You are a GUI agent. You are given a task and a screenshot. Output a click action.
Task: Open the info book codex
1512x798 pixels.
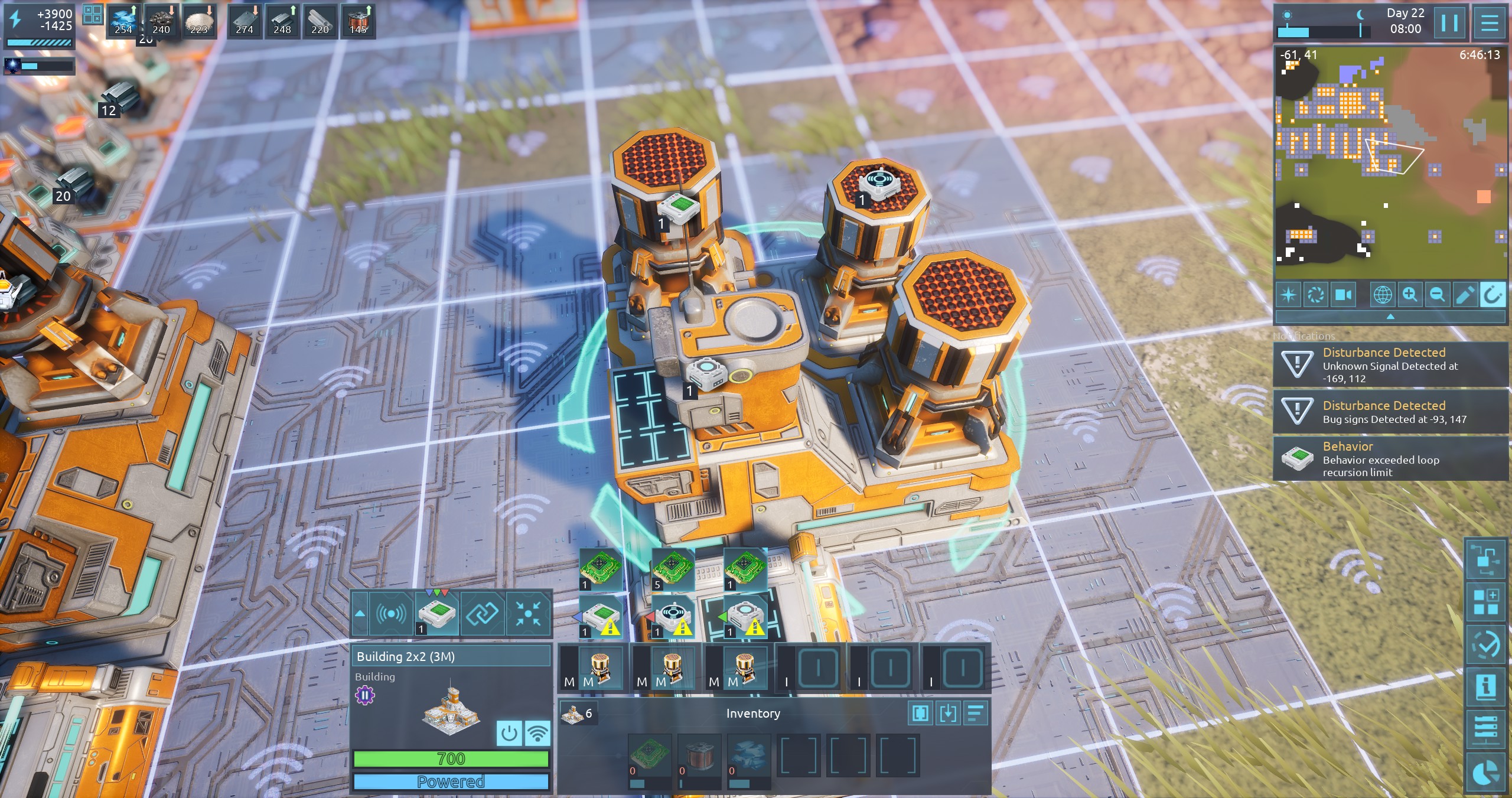tap(1486, 686)
